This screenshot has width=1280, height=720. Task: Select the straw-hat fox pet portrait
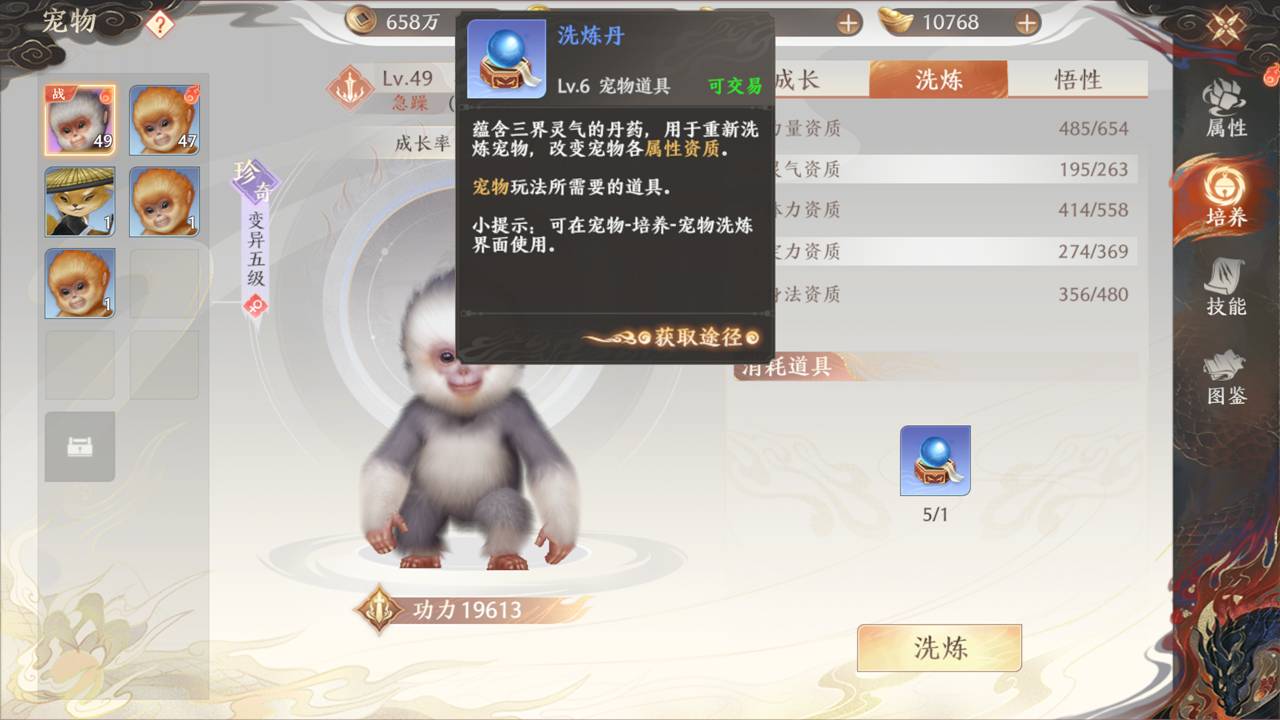pyautogui.click(x=79, y=203)
